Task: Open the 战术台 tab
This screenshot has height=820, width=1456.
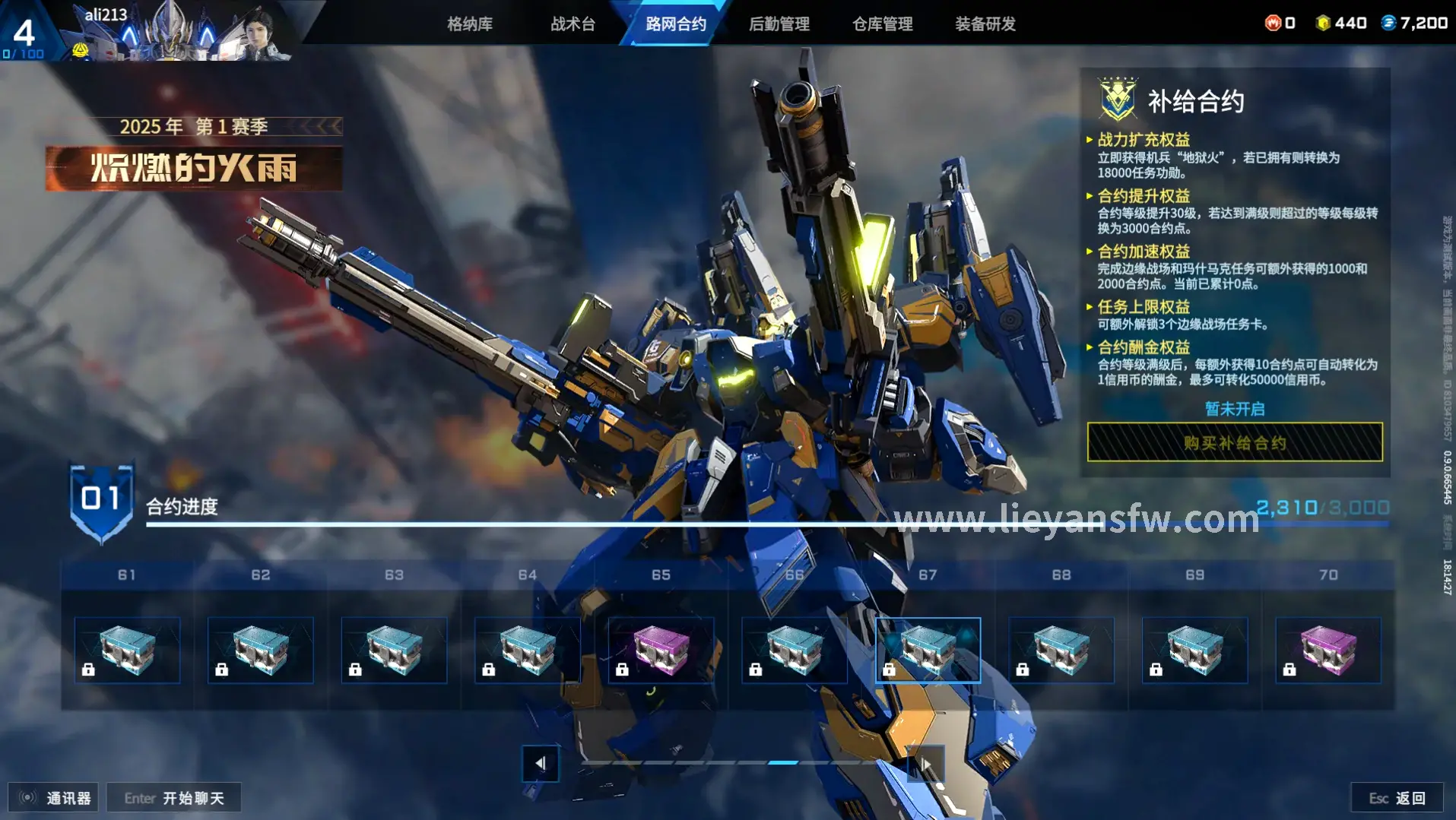Action: click(573, 24)
